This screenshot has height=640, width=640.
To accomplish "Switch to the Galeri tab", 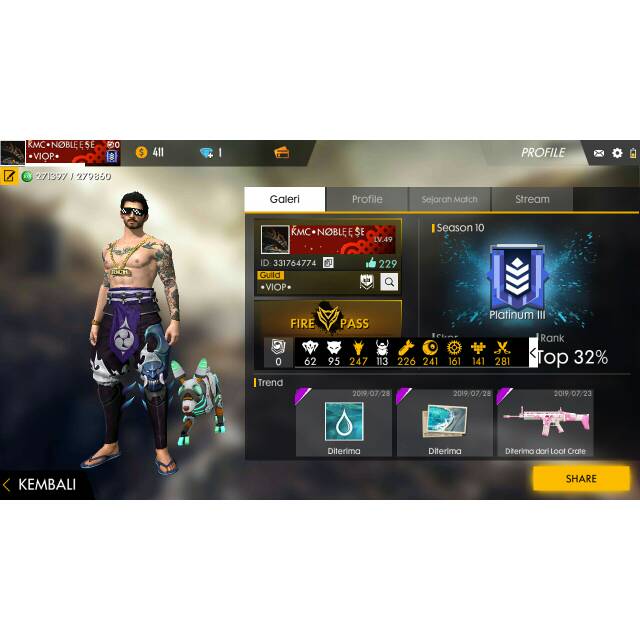I will click(284, 199).
